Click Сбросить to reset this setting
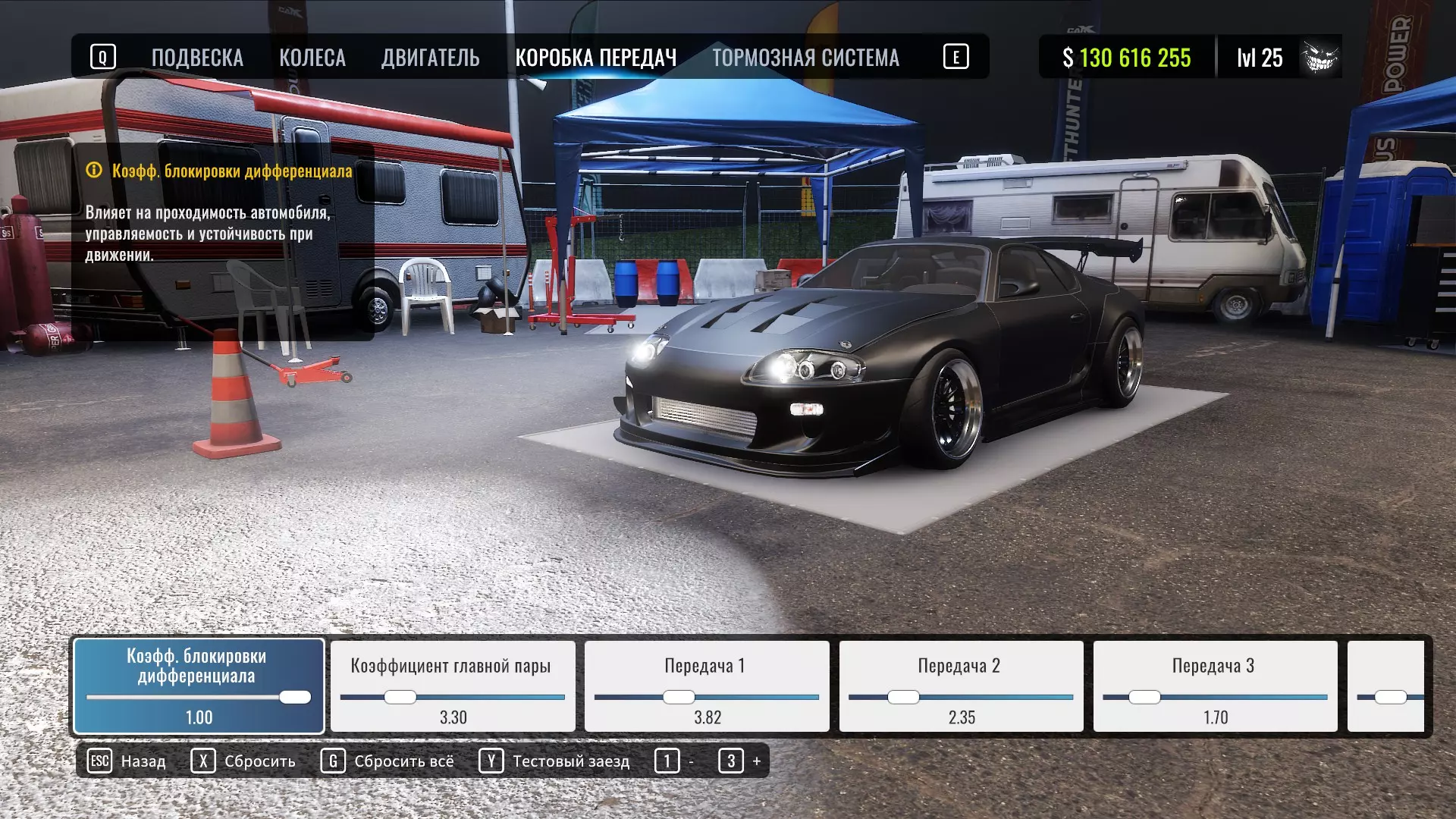Viewport: 1456px width, 819px height. tap(243, 761)
